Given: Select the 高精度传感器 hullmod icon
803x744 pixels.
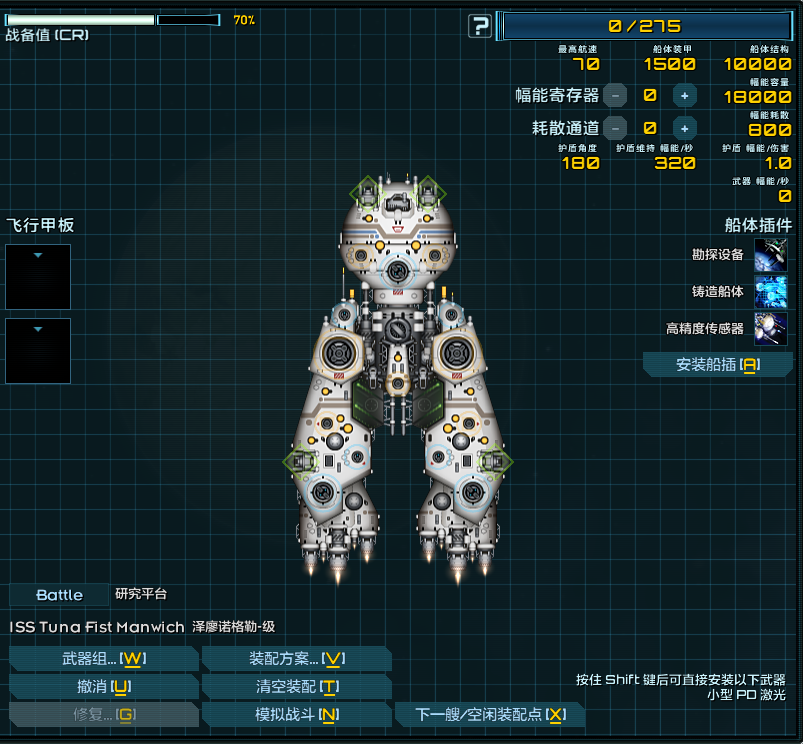Looking at the screenshot, I should click(x=770, y=328).
